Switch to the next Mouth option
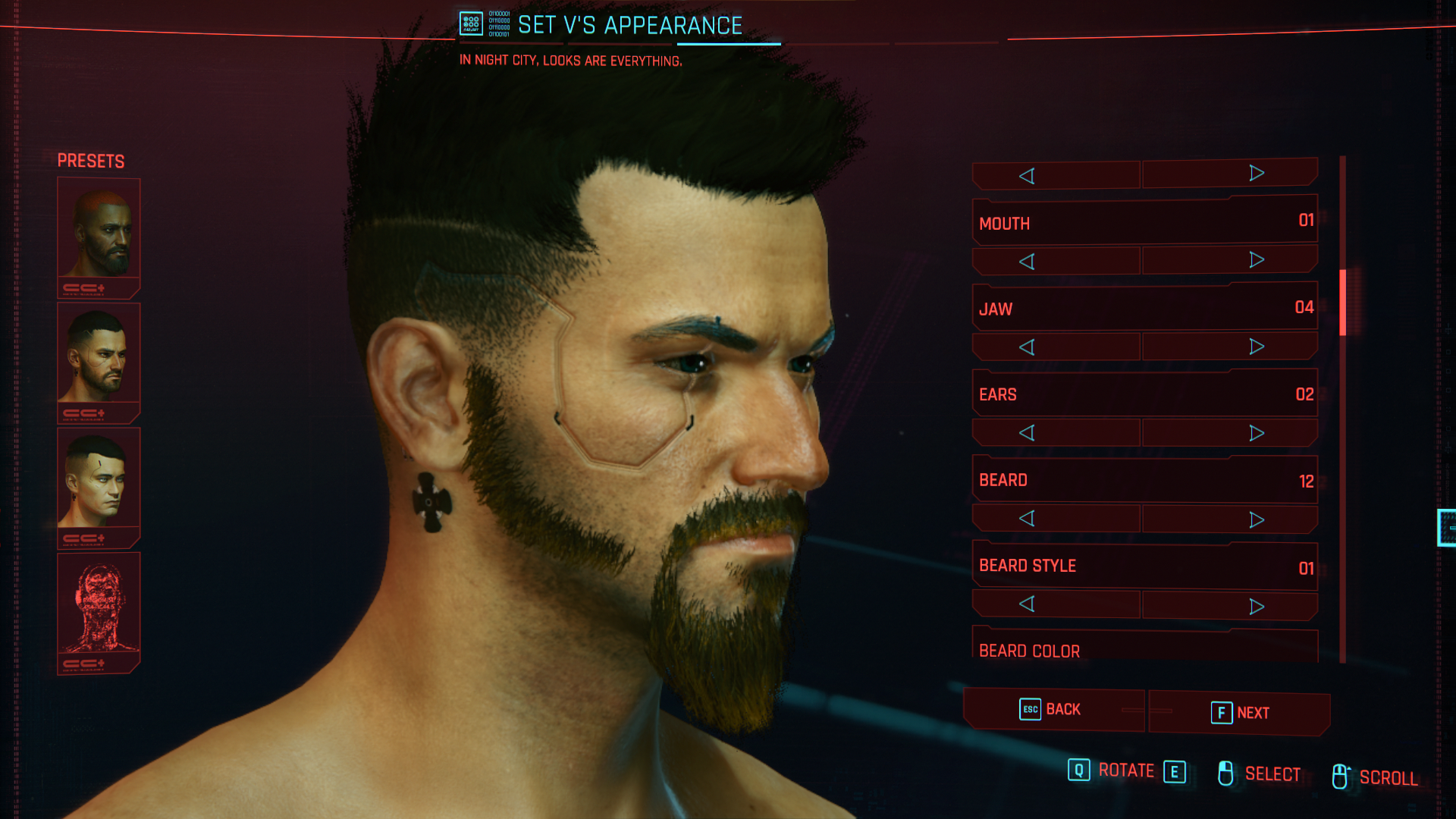This screenshot has width=1456, height=819. (1256, 260)
